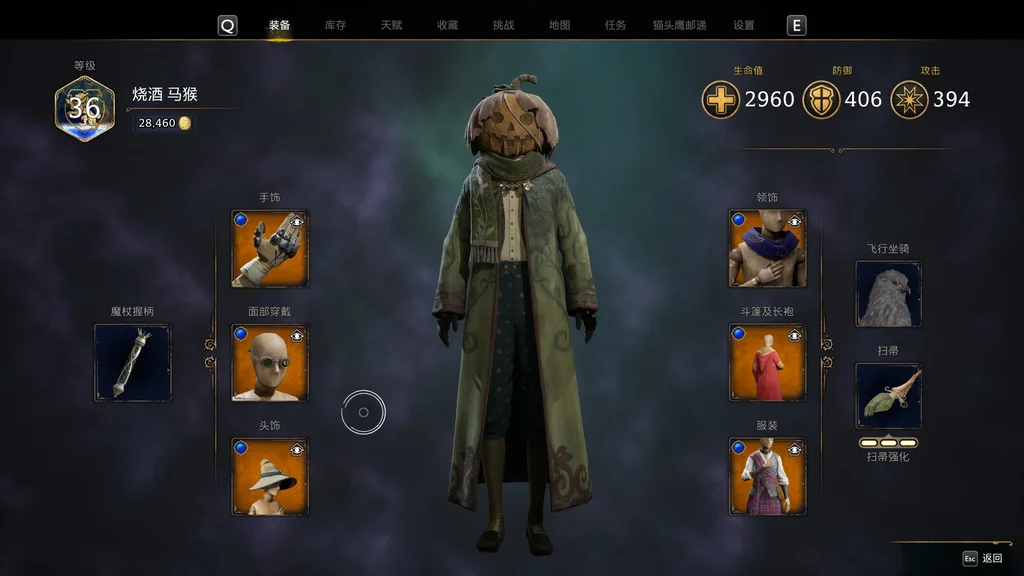Viewport: 1024px width, 576px height.
Task: Select the 服装 plaid outfit slot
Action: click(x=767, y=476)
